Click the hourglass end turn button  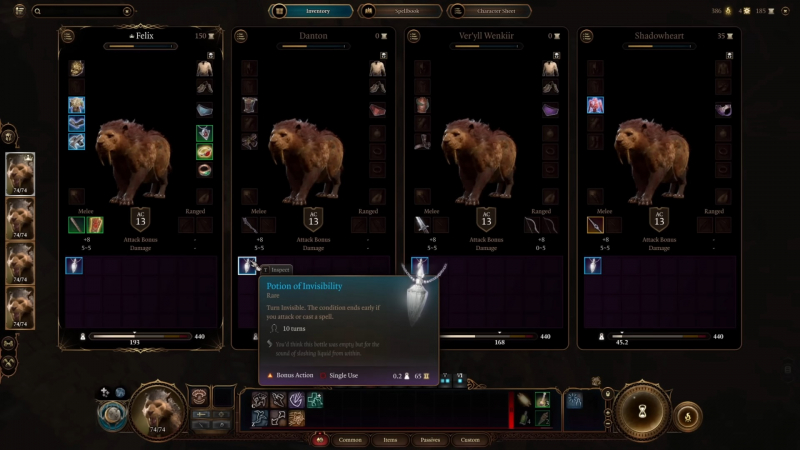[641, 408]
